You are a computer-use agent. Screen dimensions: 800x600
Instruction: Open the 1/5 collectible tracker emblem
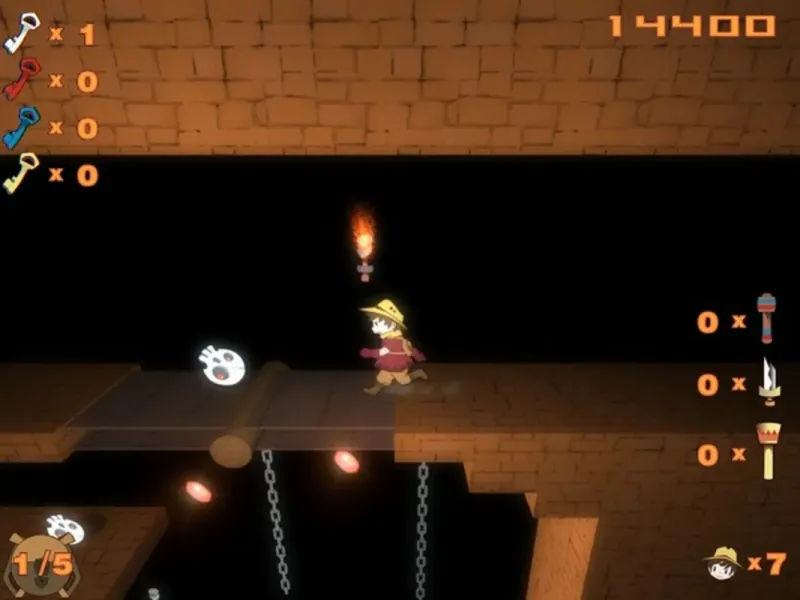coord(40,563)
